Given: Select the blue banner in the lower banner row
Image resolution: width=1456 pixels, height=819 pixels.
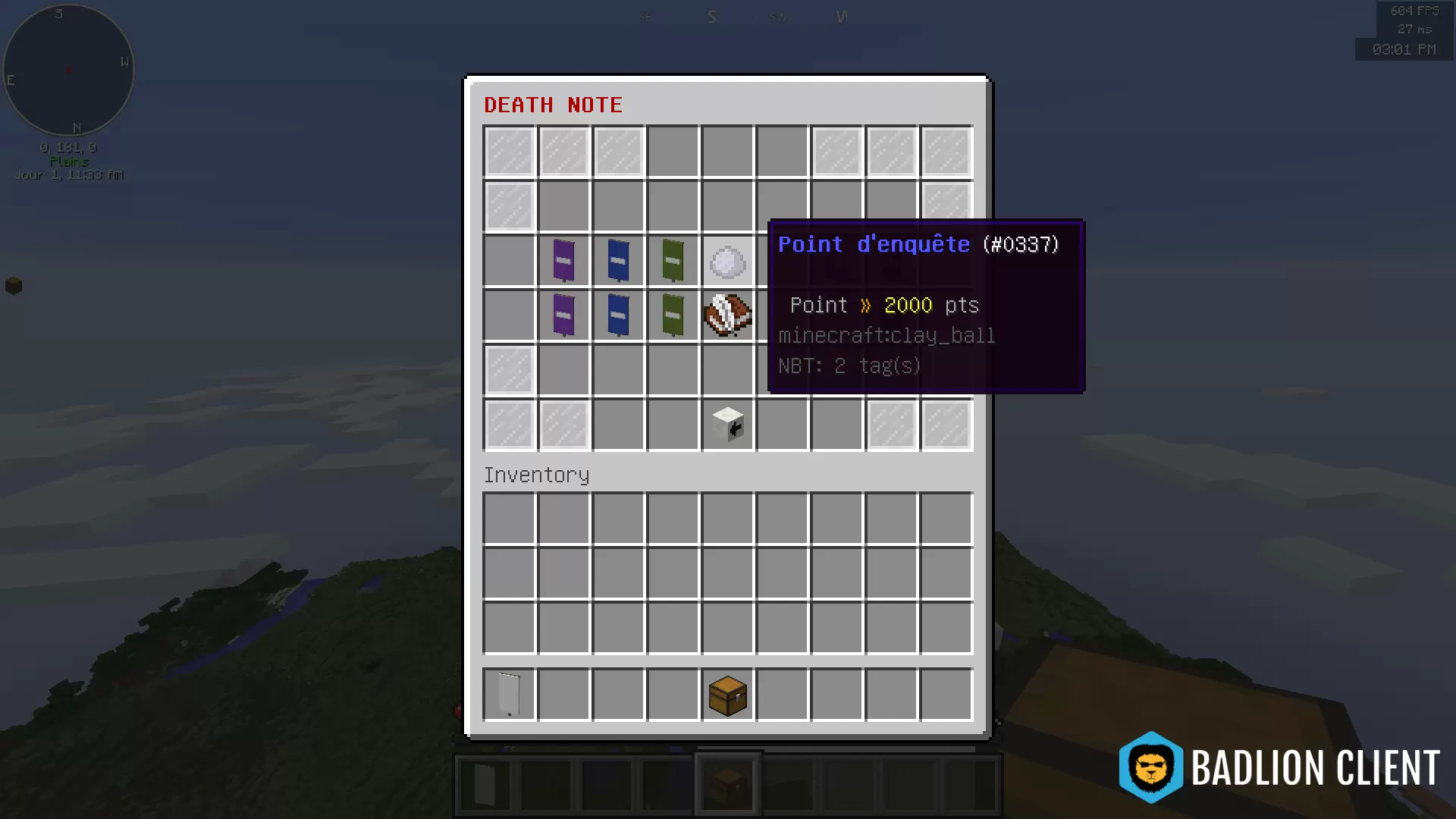Looking at the screenshot, I should 618,315.
